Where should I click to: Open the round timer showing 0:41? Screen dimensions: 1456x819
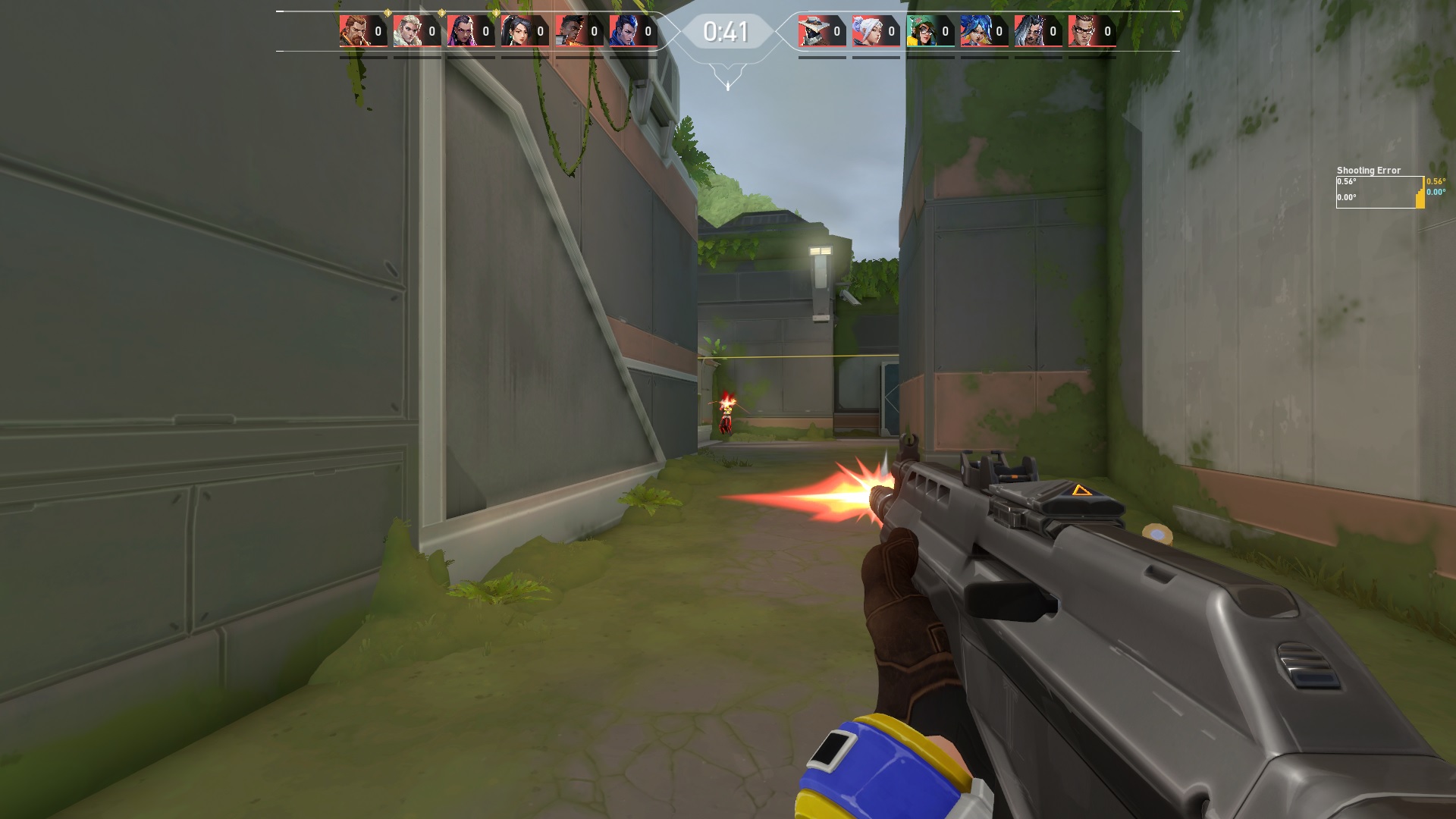[726, 32]
